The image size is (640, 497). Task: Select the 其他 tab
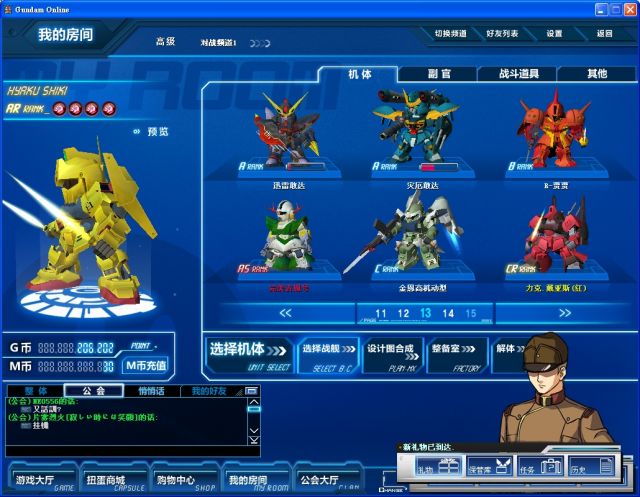[x=596, y=74]
